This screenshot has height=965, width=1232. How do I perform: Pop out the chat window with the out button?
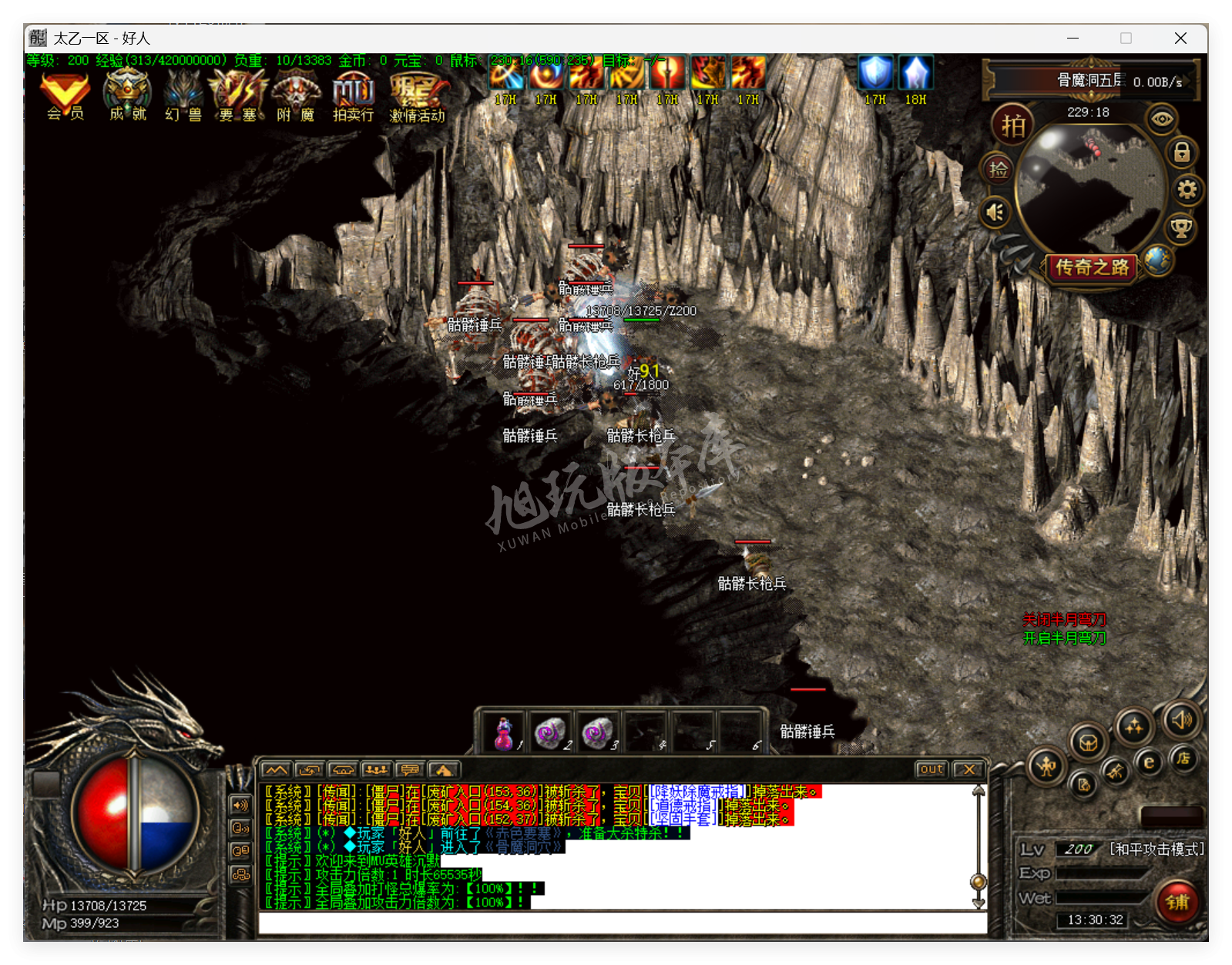(x=932, y=769)
